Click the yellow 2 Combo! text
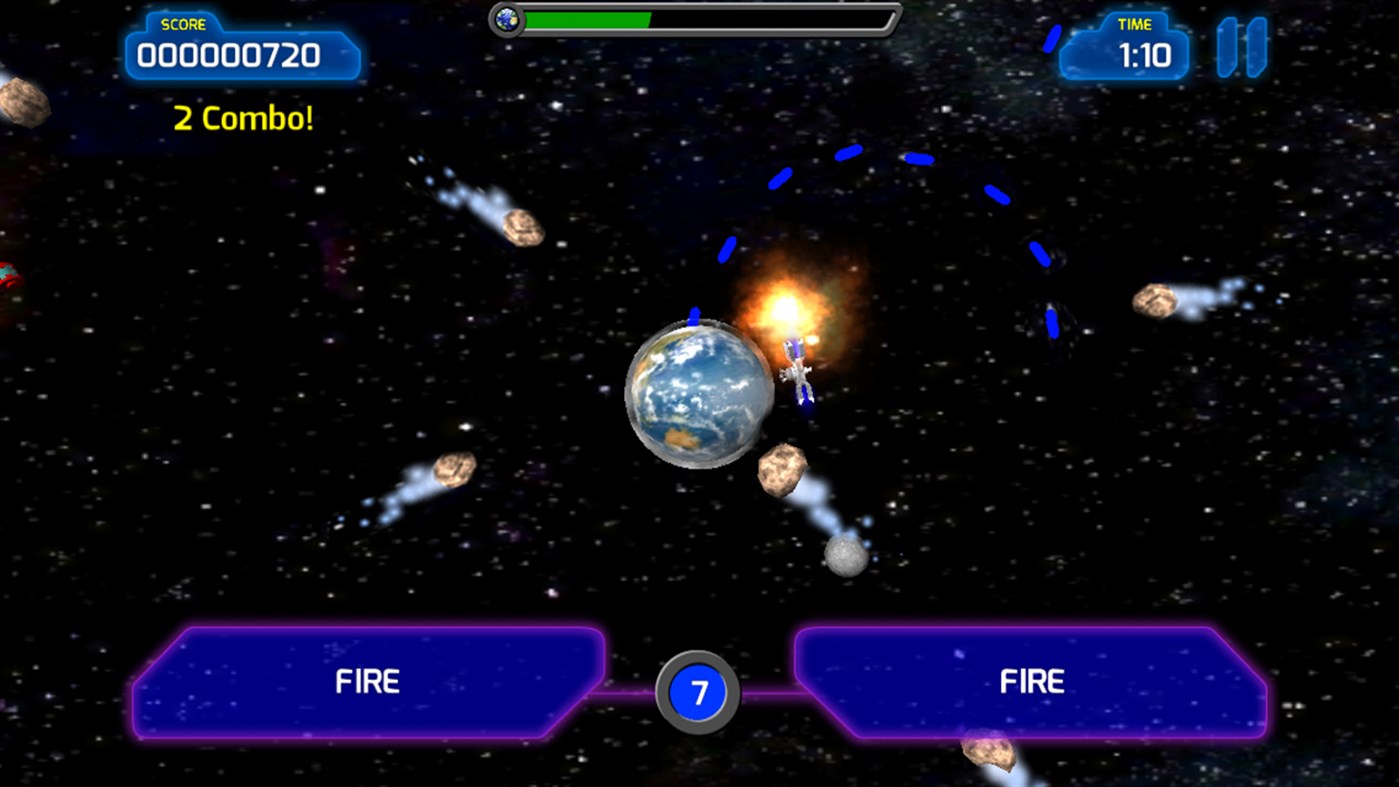This screenshot has height=787, width=1399. [242, 118]
